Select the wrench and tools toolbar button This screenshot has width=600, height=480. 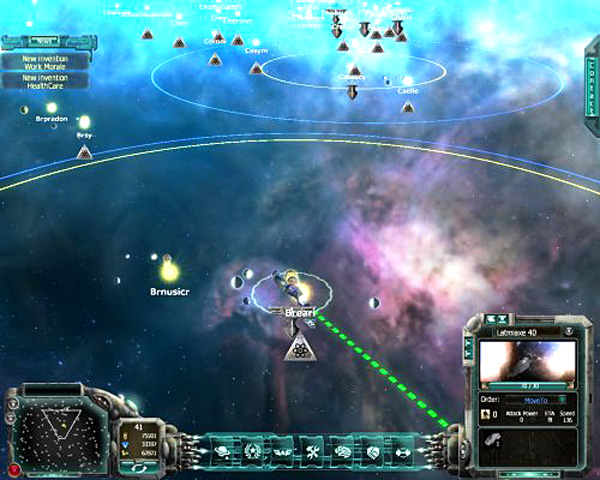(311, 450)
